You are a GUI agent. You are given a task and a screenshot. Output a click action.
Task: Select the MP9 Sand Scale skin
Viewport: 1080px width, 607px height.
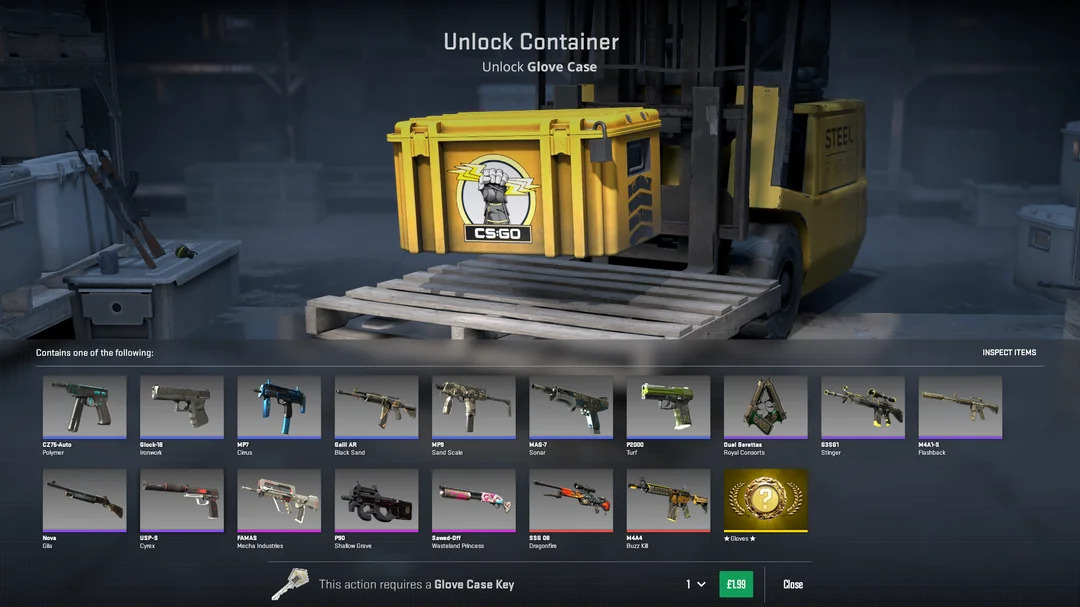(474, 406)
